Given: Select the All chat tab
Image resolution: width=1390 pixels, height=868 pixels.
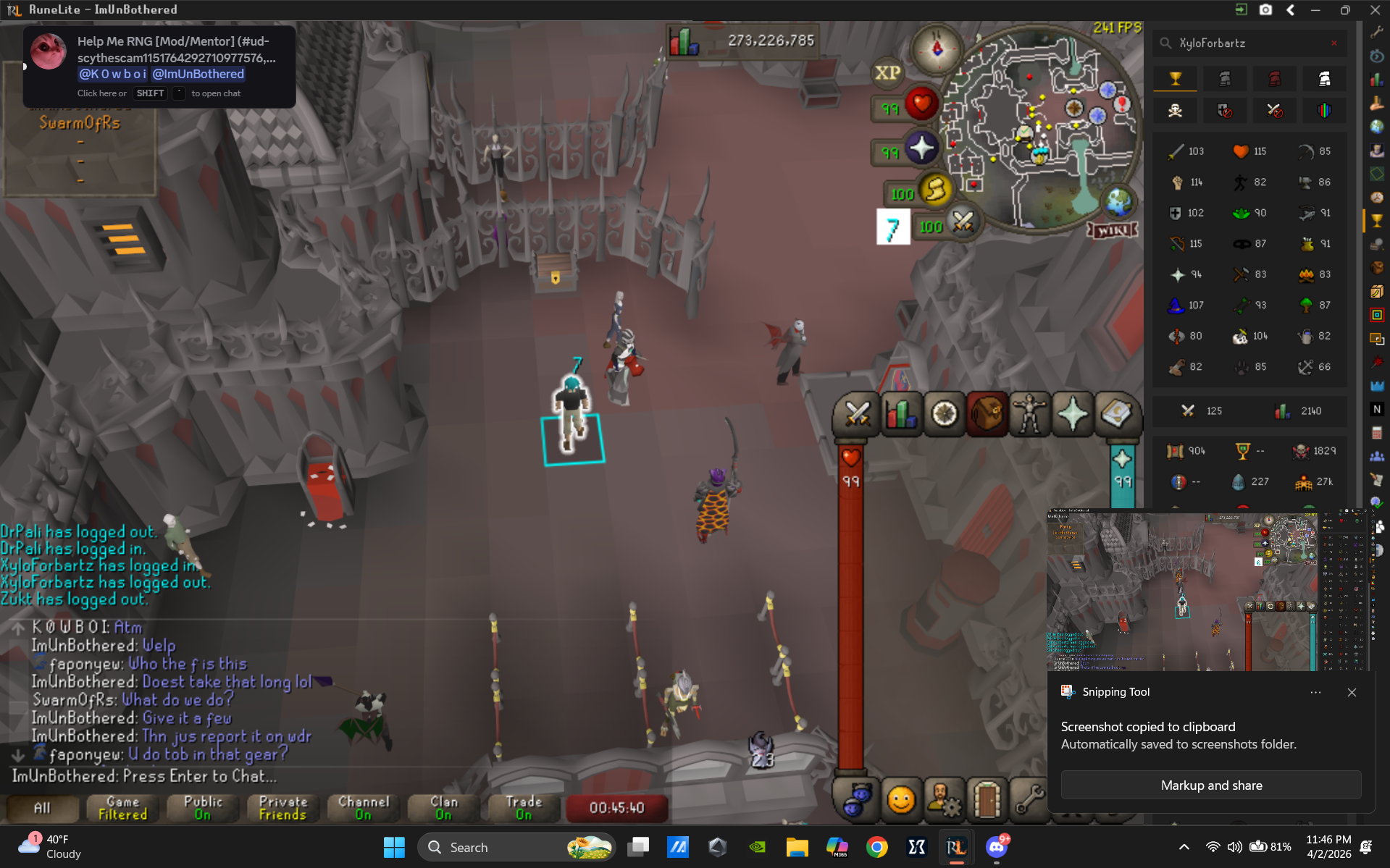Looking at the screenshot, I should tap(41, 809).
